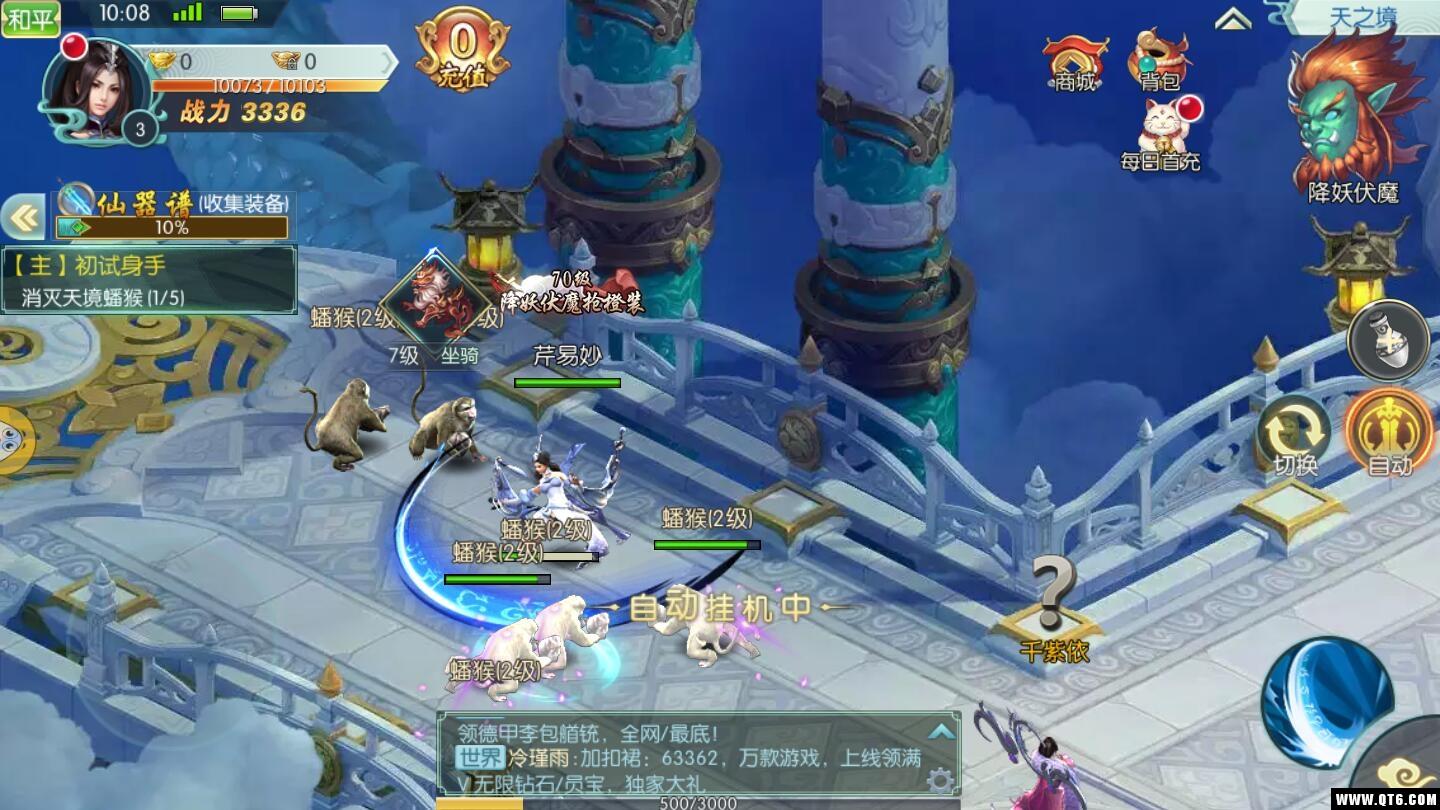Open the 背包 backpack
Image resolution: width=1440 pixels, height=810 pixels.
(1160, 60)
